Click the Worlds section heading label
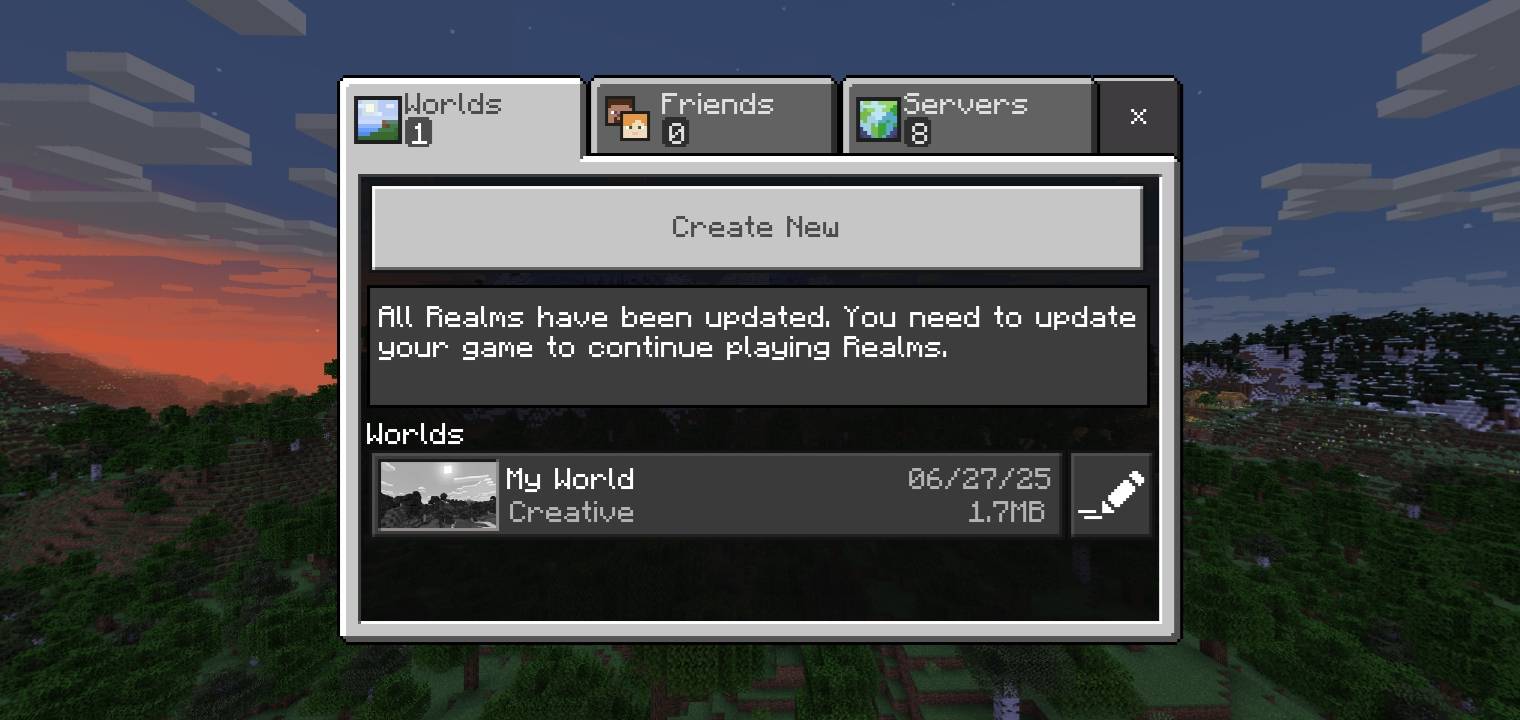Viewport: 1520px width, 720px height. (x=415, y=434)
